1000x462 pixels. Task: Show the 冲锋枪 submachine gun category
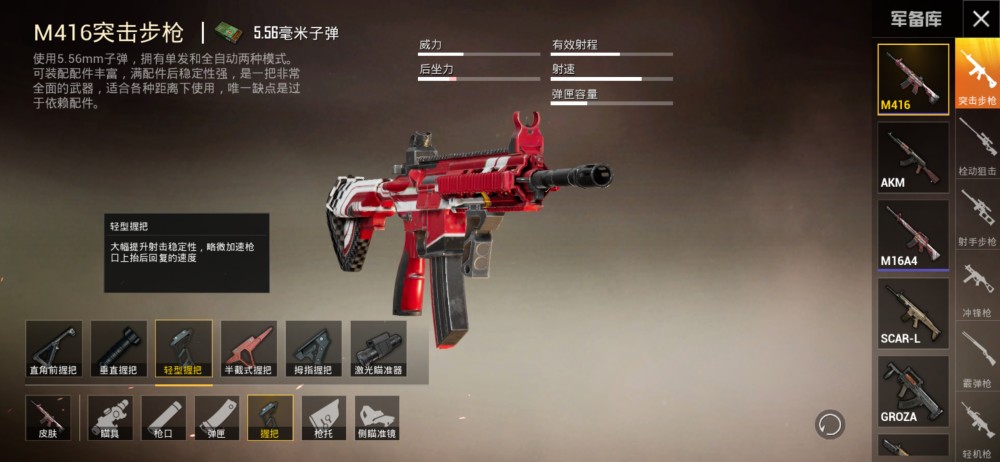[977, 288]
